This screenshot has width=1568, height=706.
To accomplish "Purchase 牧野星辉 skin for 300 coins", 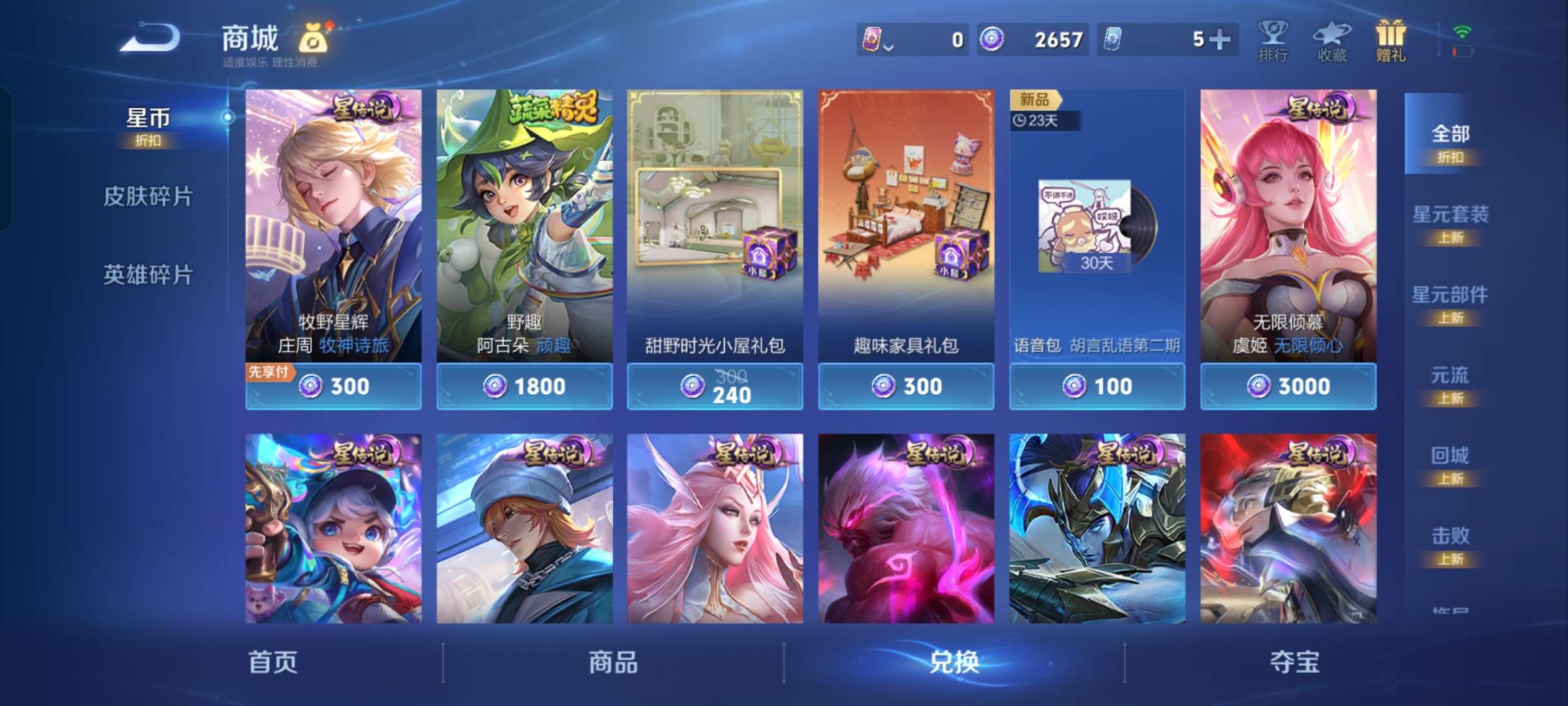I will click(x=333, y=386).
